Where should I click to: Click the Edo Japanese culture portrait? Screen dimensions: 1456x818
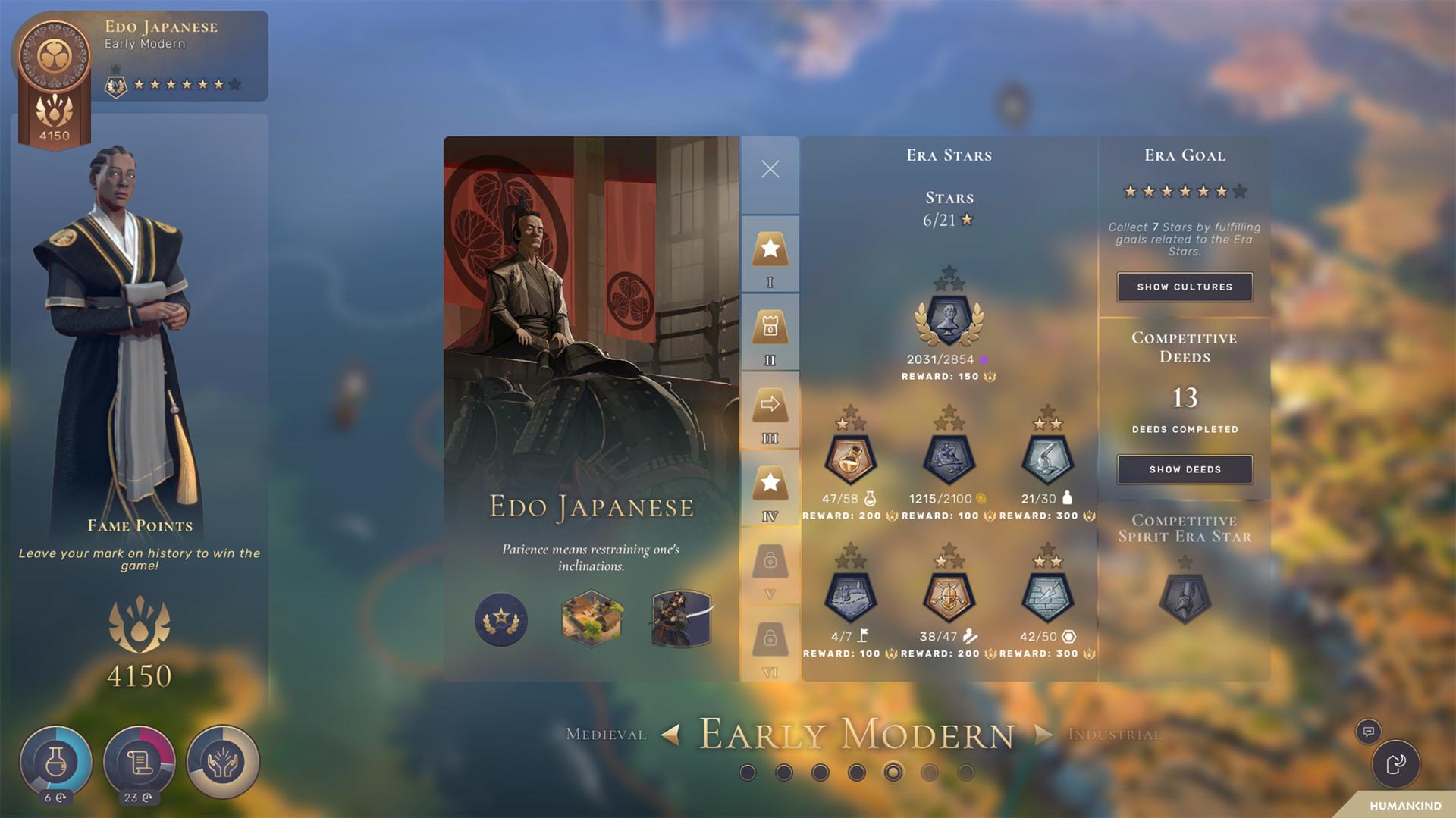(x=591, y=341)
